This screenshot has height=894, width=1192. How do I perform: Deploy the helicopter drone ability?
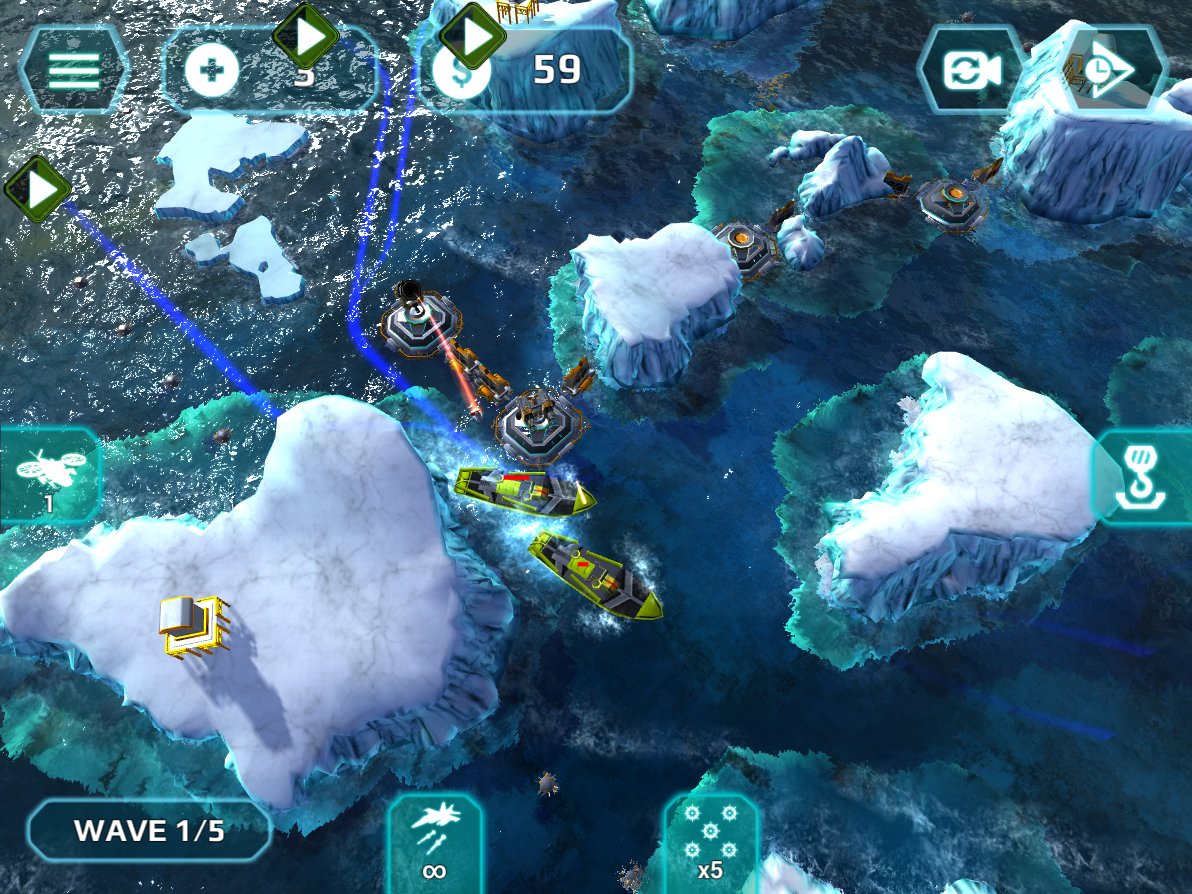pyautogui.click(x=49, y=475)
